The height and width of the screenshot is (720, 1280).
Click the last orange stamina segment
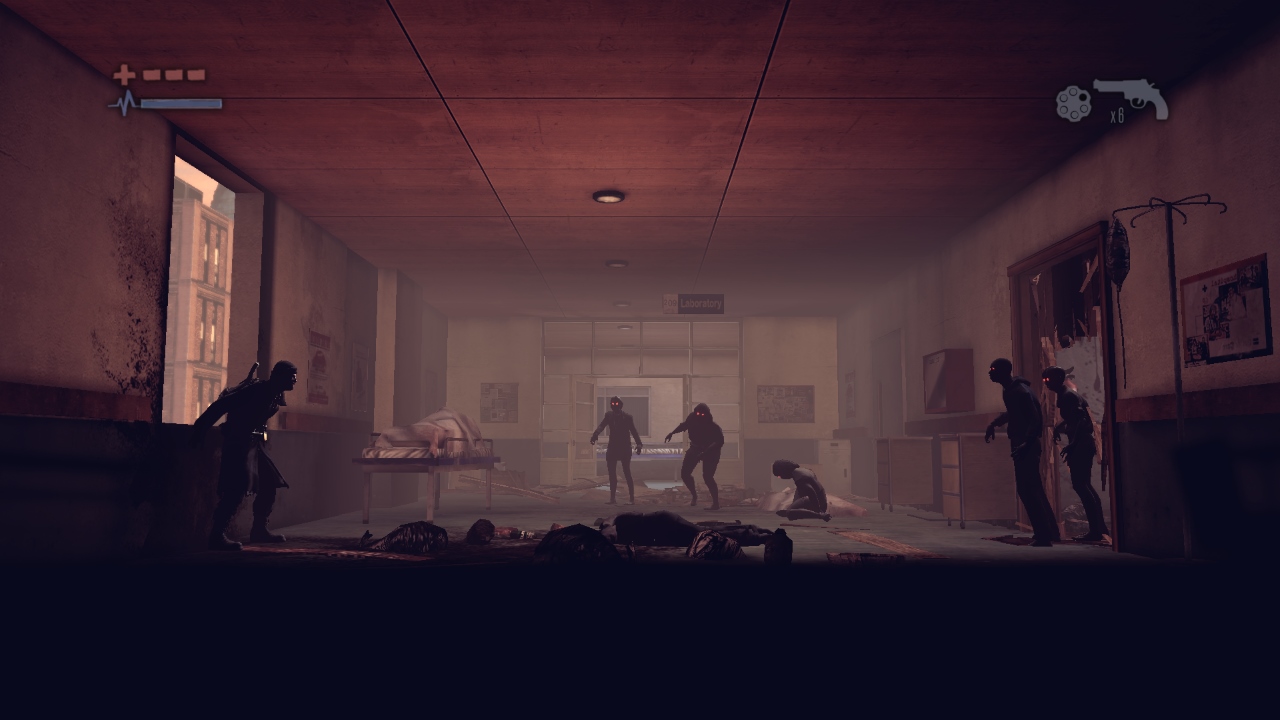(x=196, y=74)
